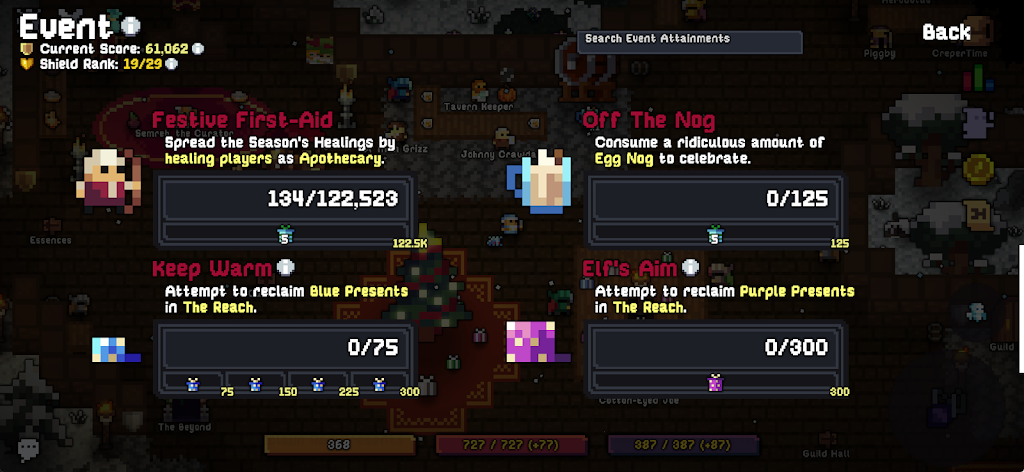This screenshot has width=1024, height=472.
Task: Click the info dot beside Elf's Aim
Action: (691, 267)
